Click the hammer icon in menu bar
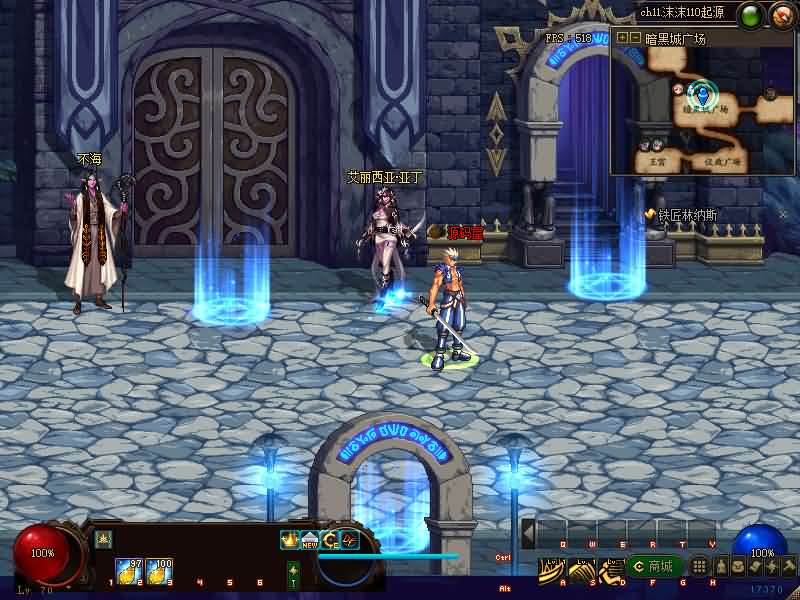Screen dimensions: 800x600 coord(789,567)
